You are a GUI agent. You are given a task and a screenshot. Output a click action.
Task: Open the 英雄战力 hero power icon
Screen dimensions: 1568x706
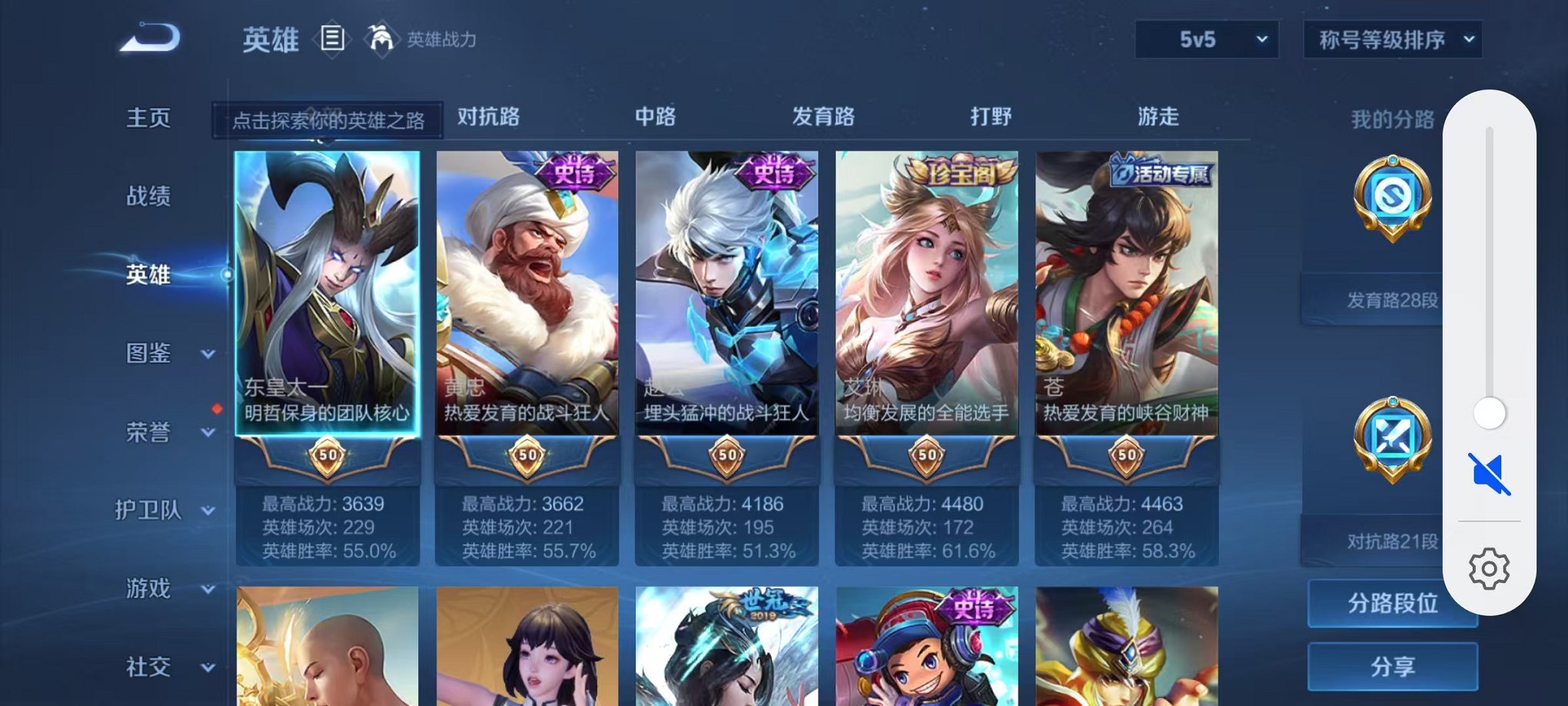click(381, 37)
